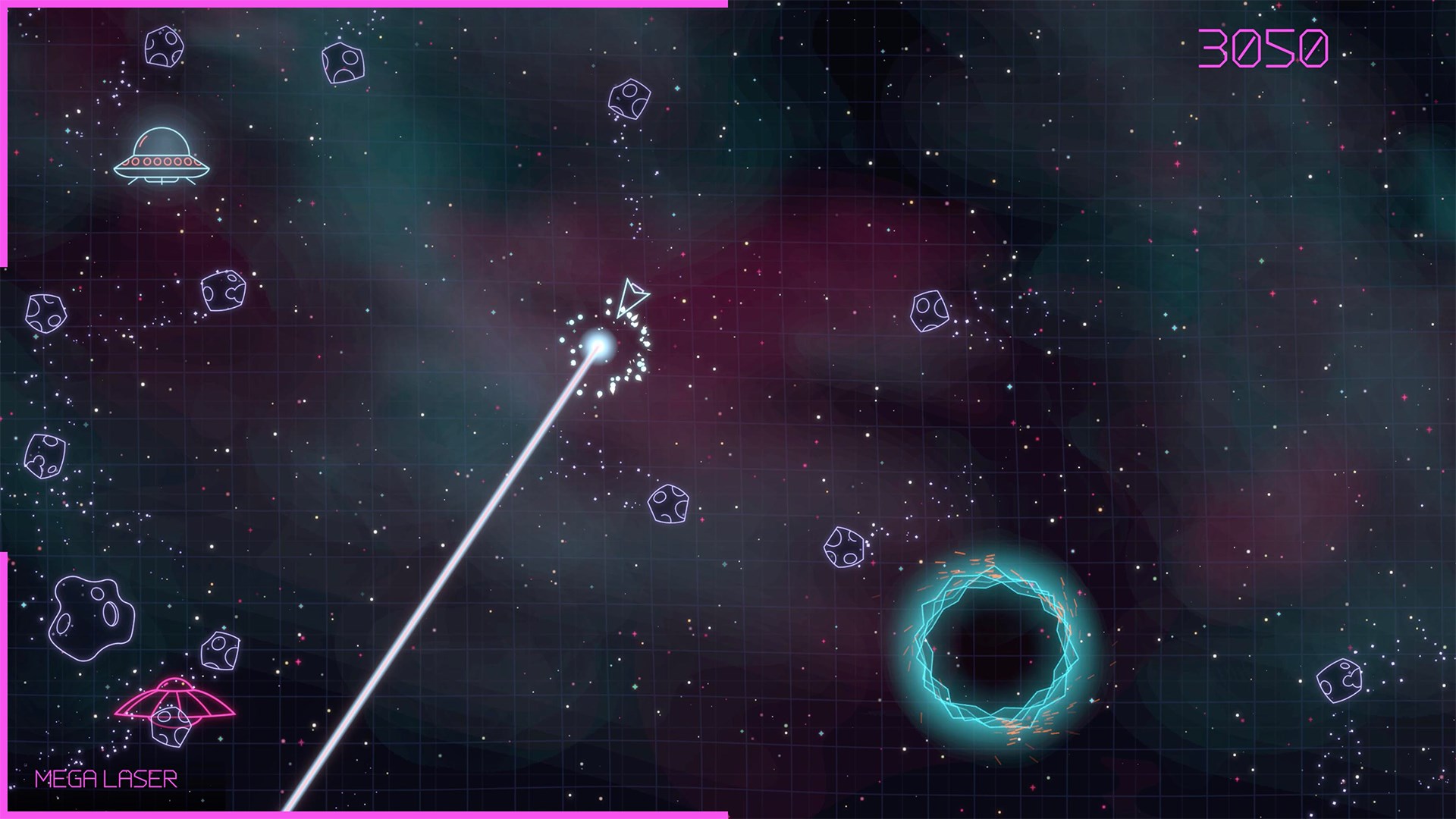1456x819 pixels.
Task: Click the MEGA LASER power-up label
Action: (105, 777)
